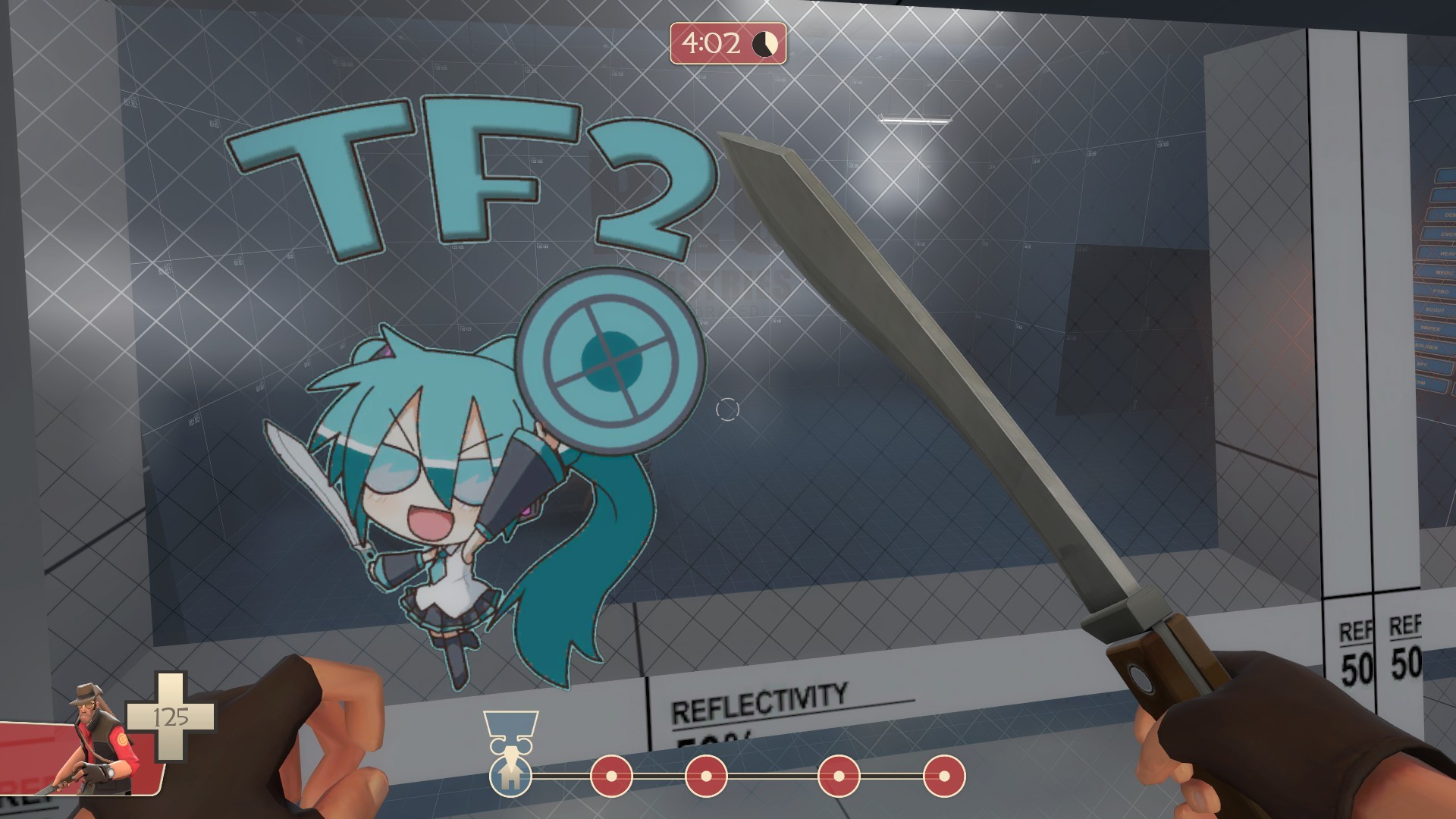Toggle the final red checkpoint dot
Viewport: 1456px width, 819px height.
click(944, 776)
